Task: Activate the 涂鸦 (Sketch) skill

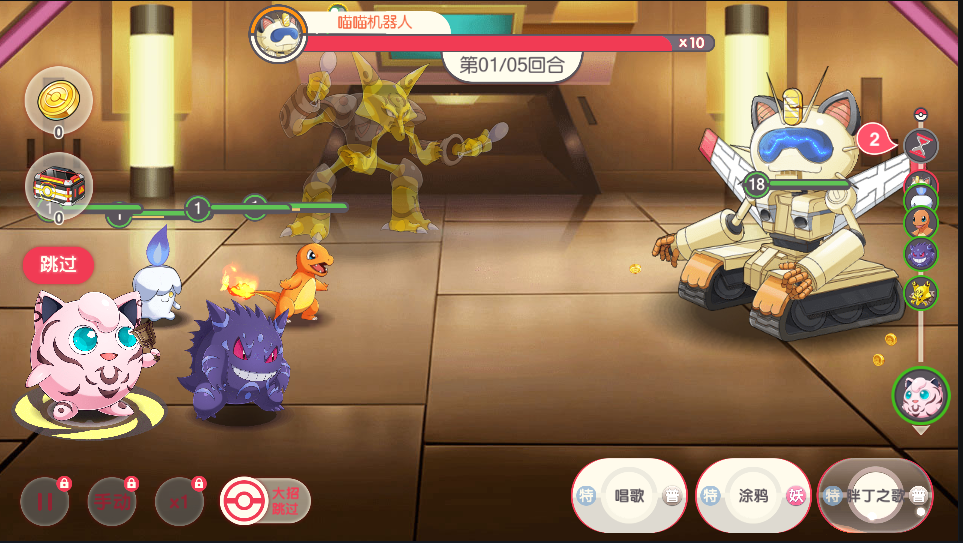Action: [753, 496]
